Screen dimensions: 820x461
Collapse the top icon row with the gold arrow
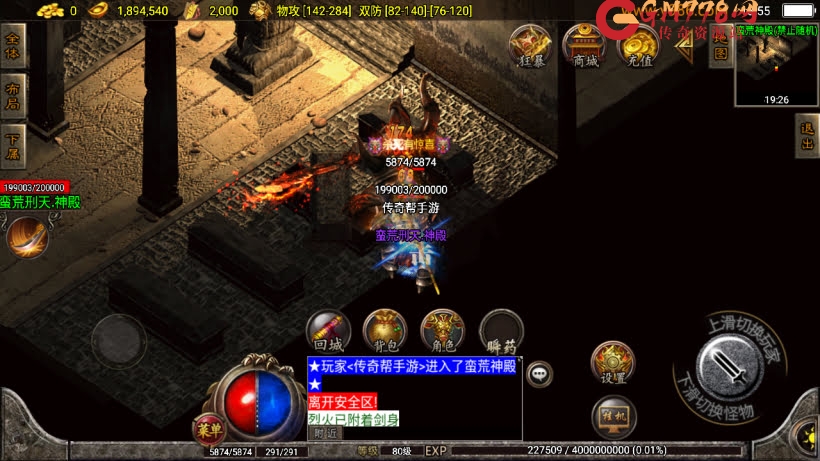coord(685,46)
